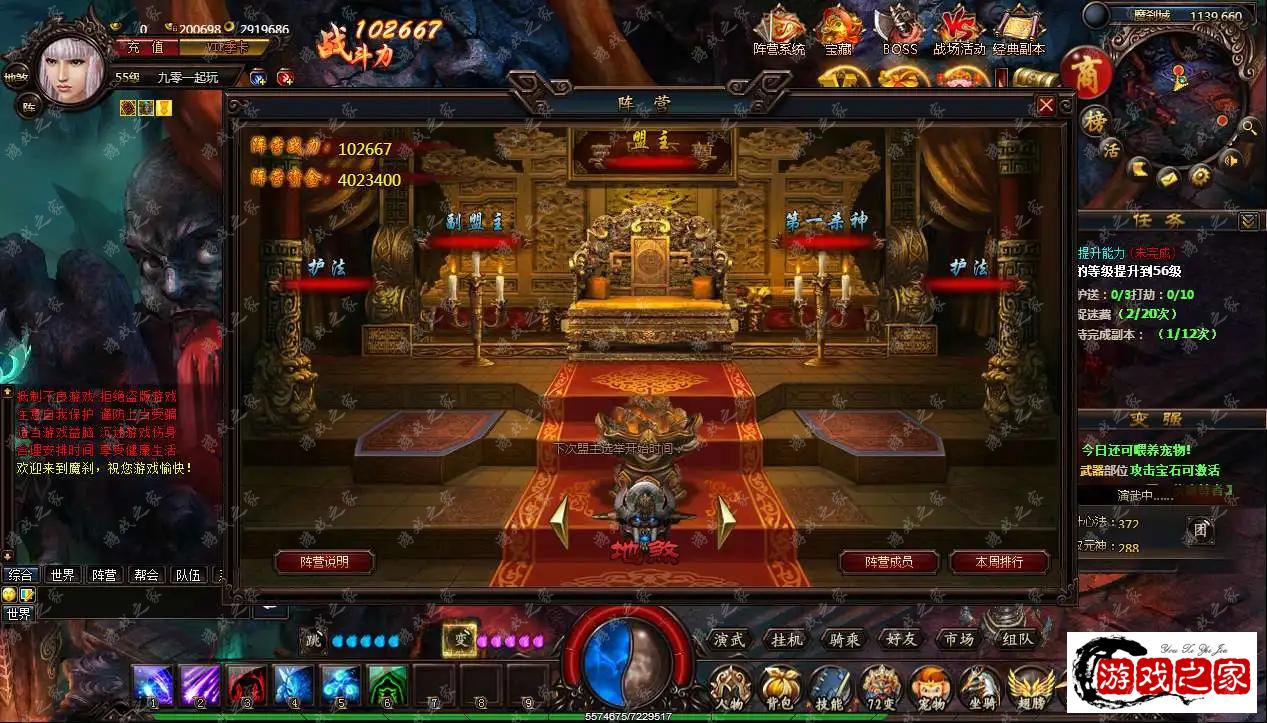
Task: View the 阵营成员 member list
Action: [889, 562]
